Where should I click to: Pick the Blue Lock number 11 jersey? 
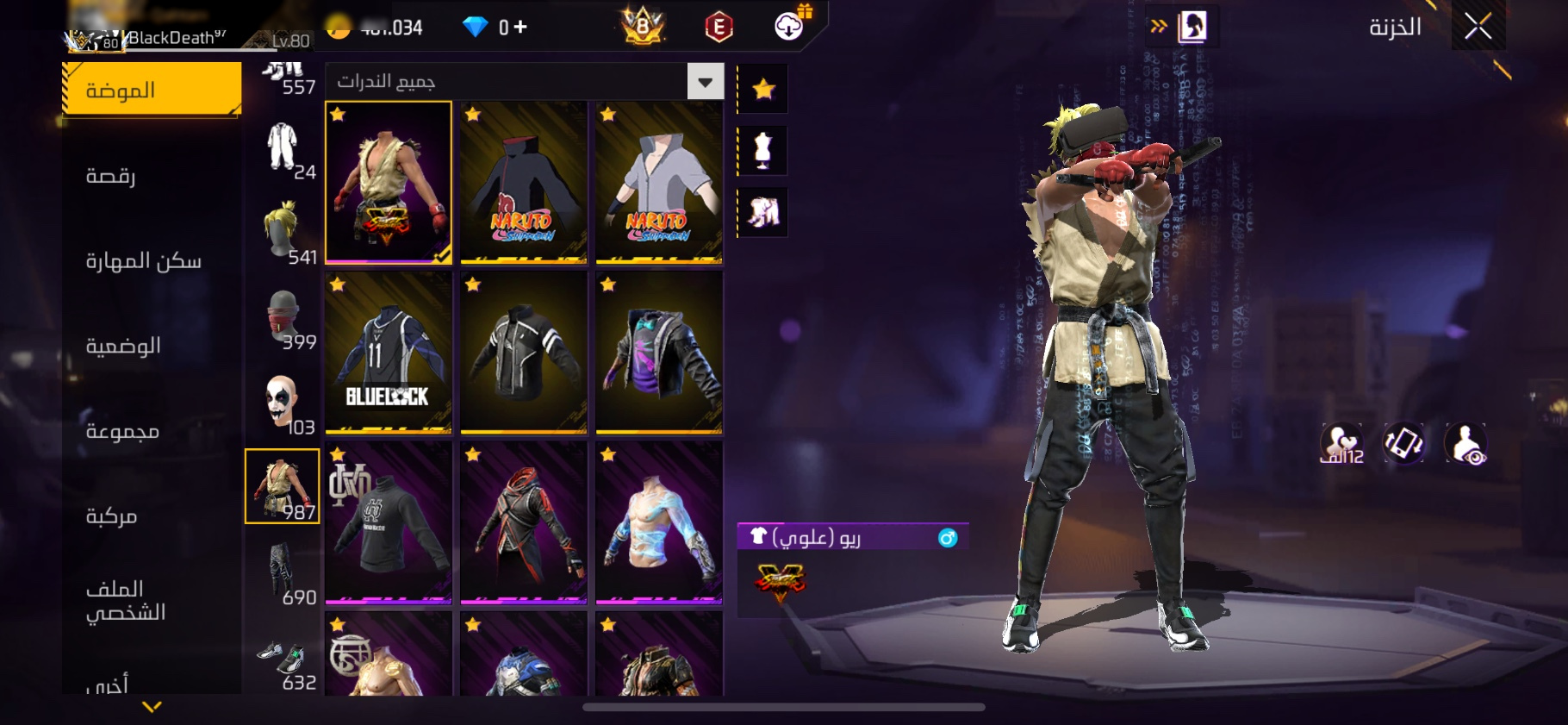pyautogui.click(x=389, y=353)
